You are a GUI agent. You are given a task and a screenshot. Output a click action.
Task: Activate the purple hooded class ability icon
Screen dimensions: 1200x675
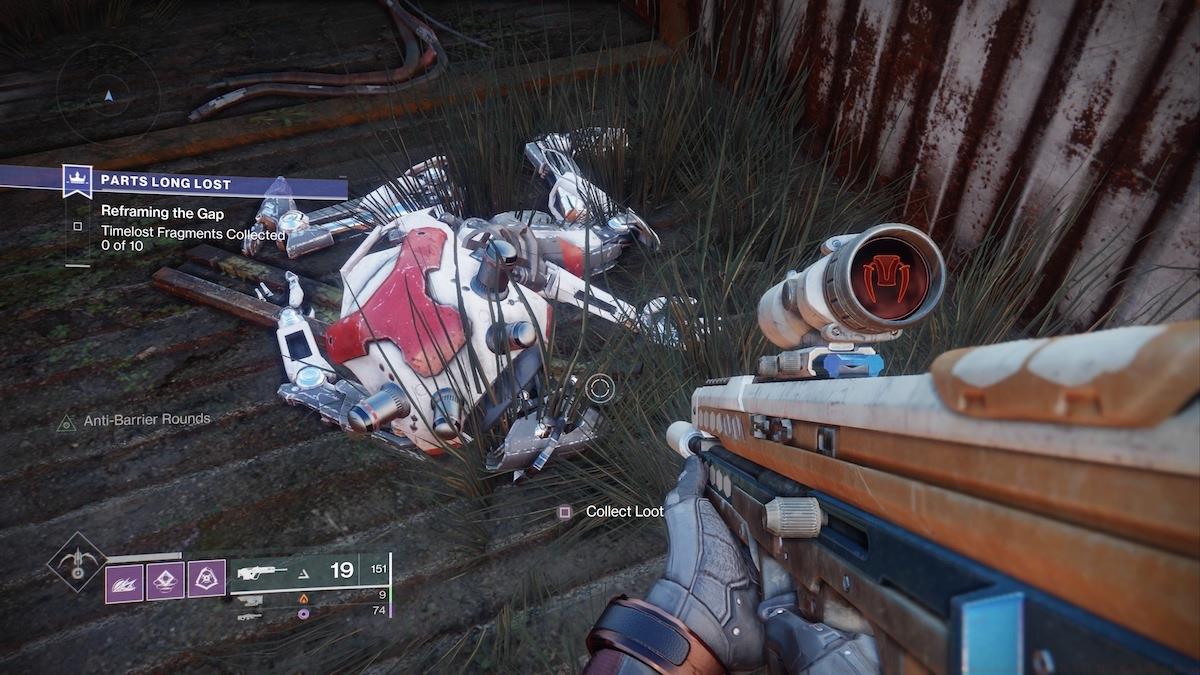pos(206,579)
